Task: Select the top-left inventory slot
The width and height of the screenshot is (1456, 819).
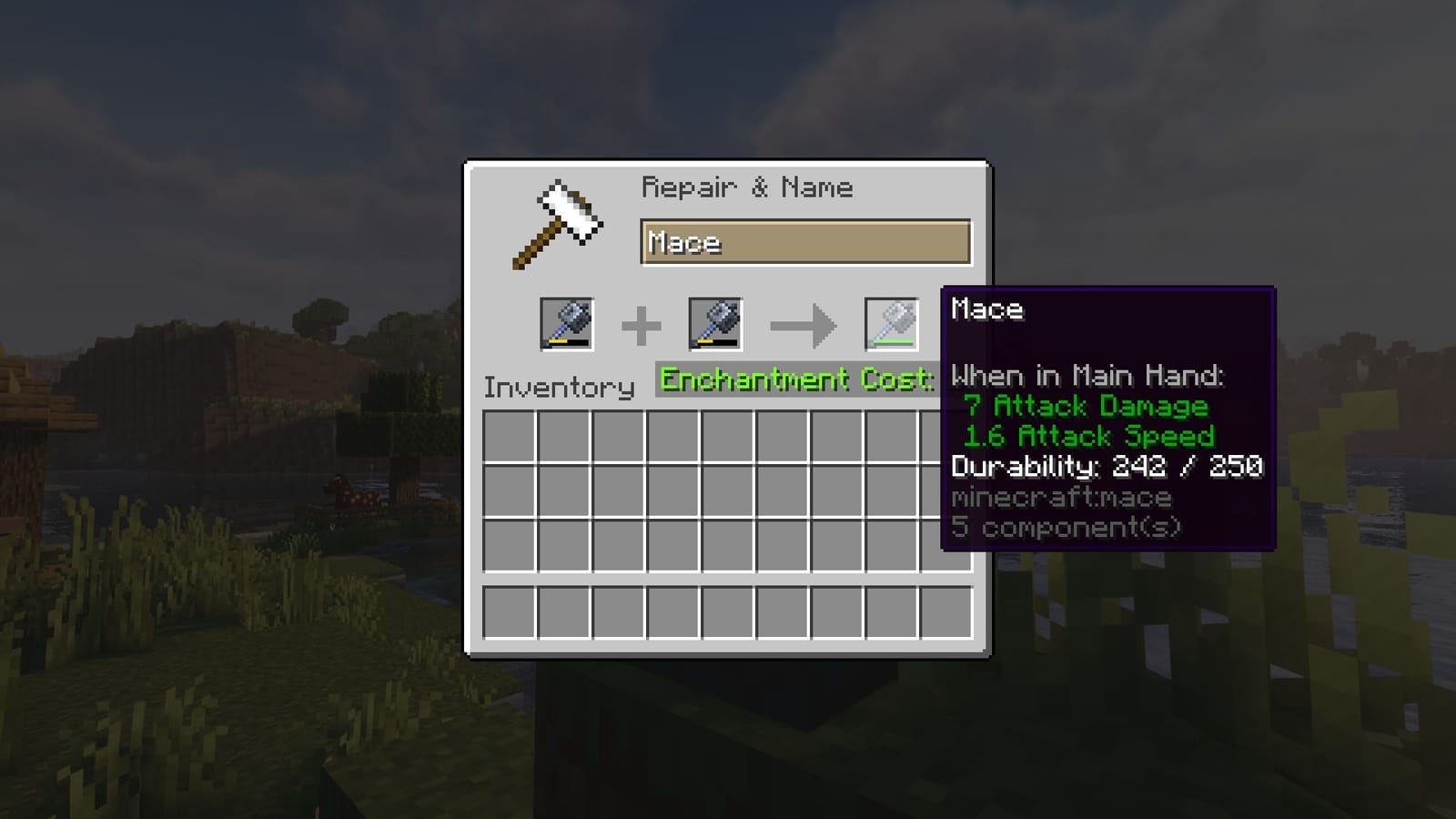Action: (x=511, y=437)
